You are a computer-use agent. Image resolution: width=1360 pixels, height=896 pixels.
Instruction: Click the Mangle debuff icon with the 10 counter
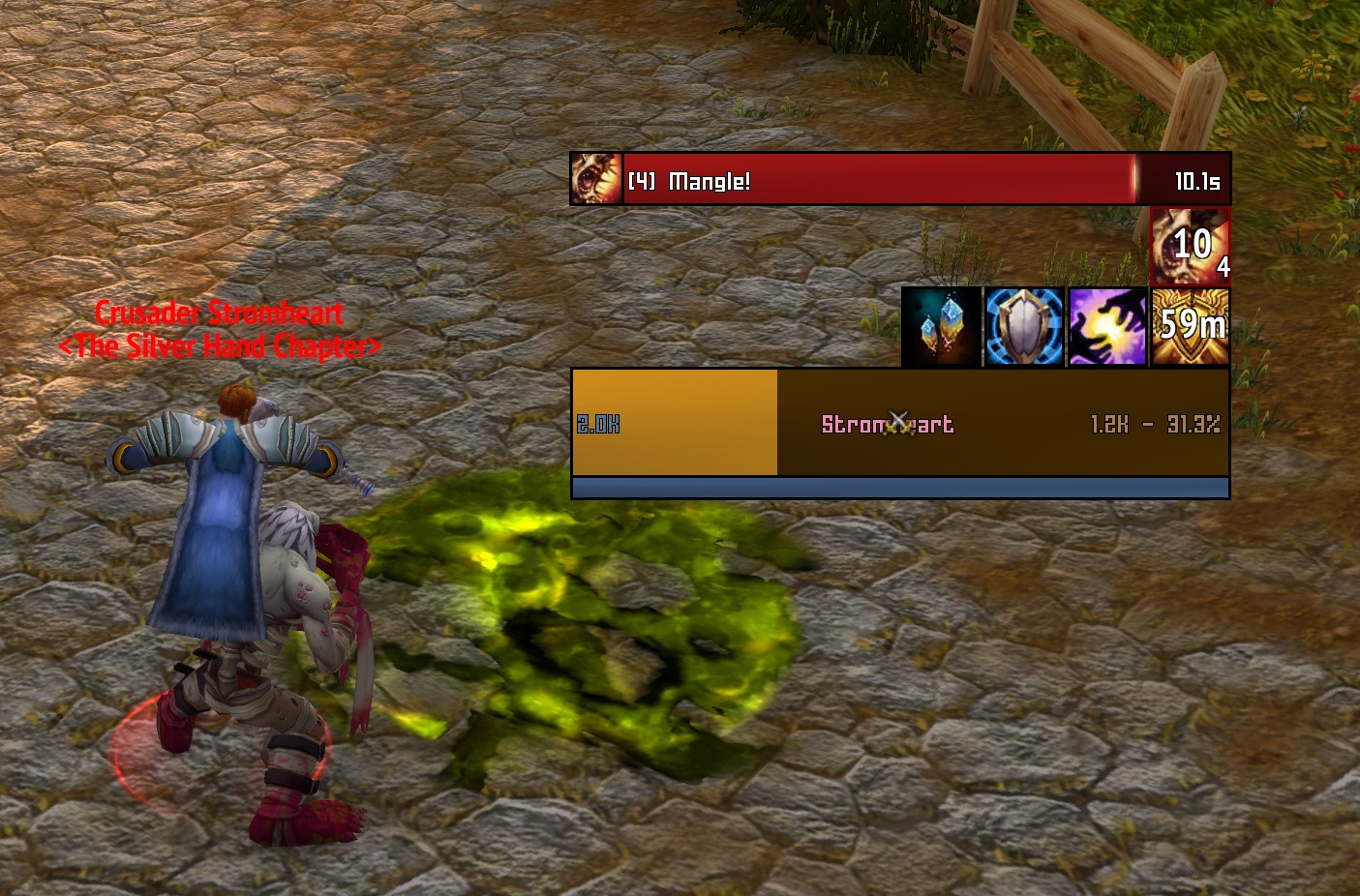tap(1190, 245)
